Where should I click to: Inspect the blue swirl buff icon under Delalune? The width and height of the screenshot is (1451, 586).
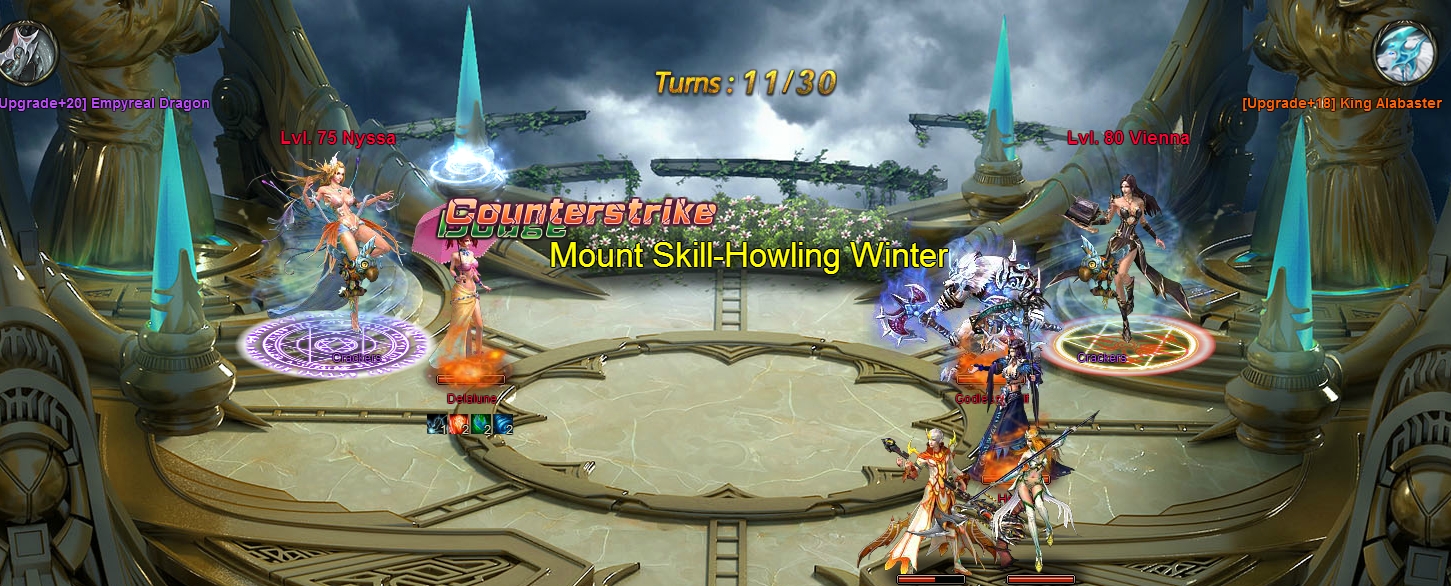coord(503,424)
